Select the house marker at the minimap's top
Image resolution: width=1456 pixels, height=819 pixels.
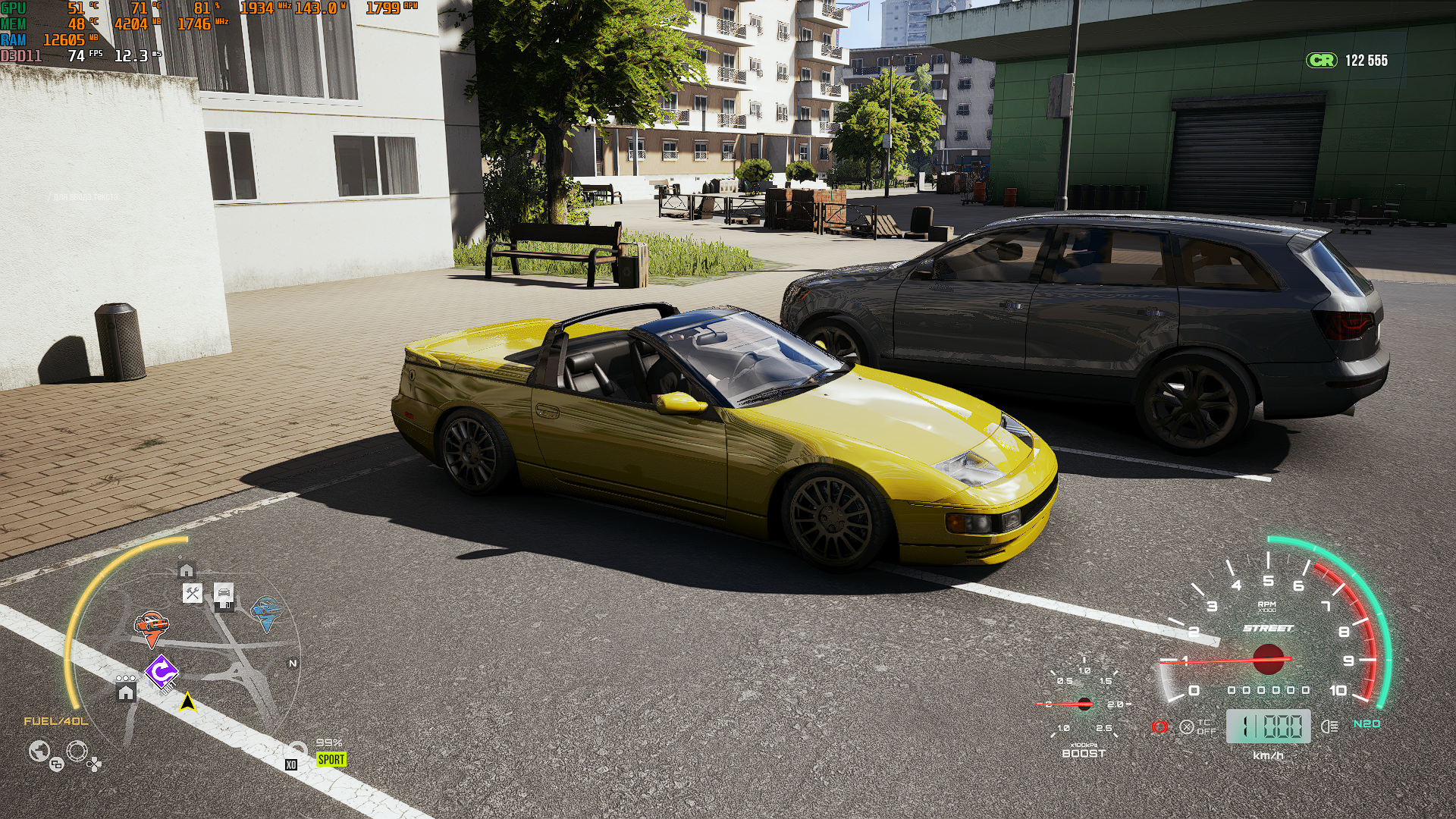[x=187, y=570]
